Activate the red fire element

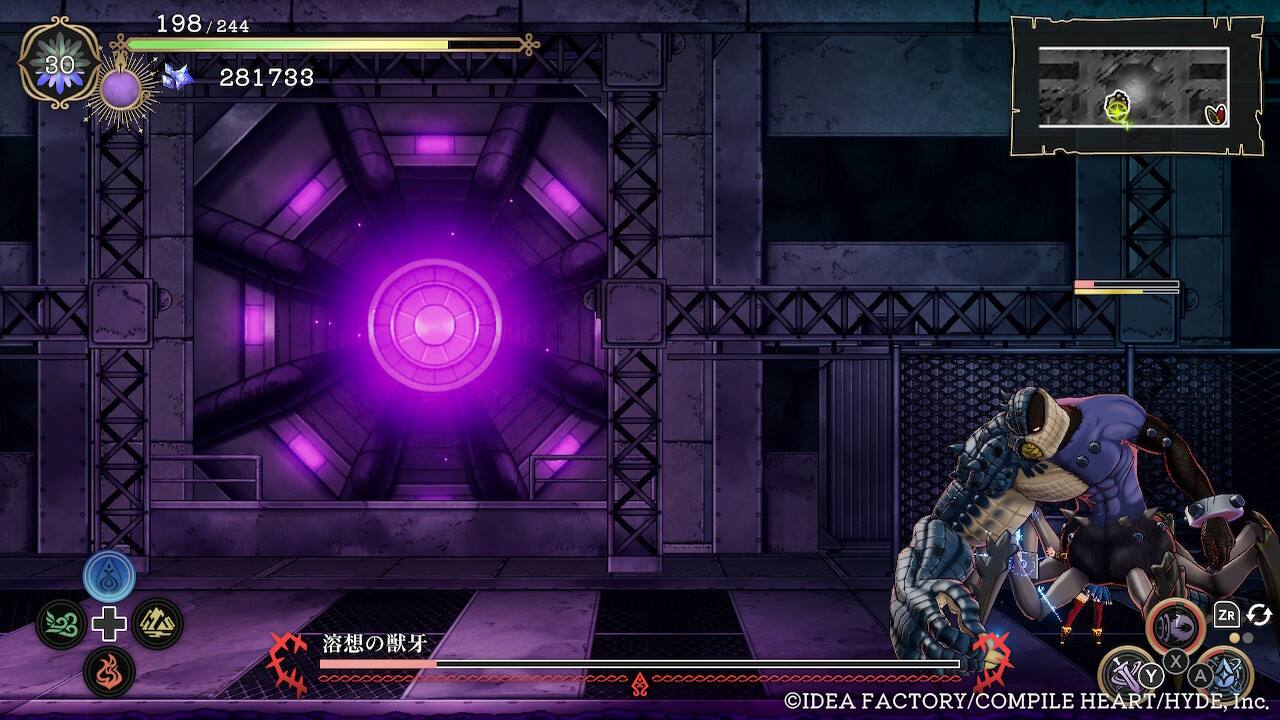click(109, 671)
